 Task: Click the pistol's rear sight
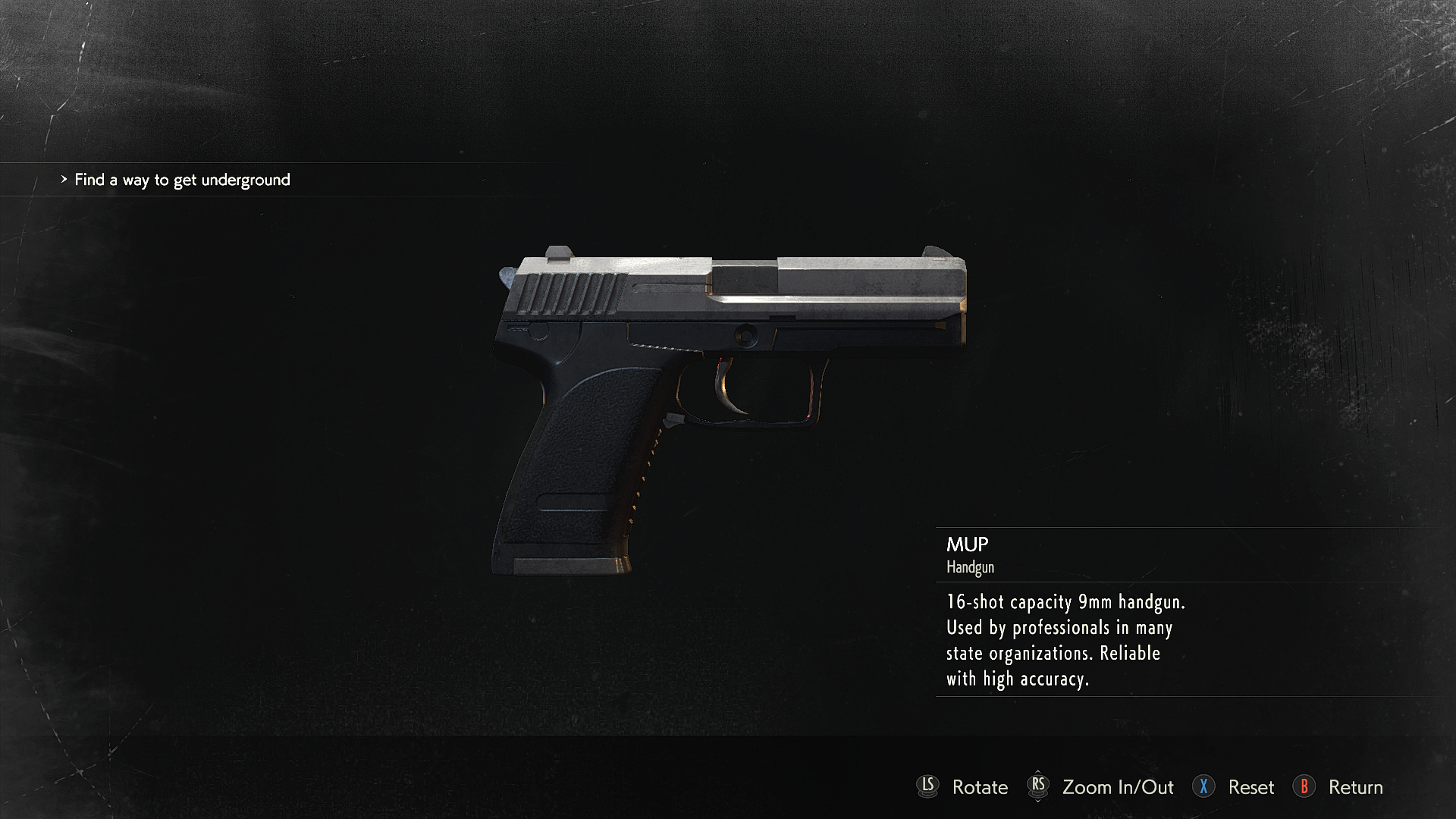559,250
